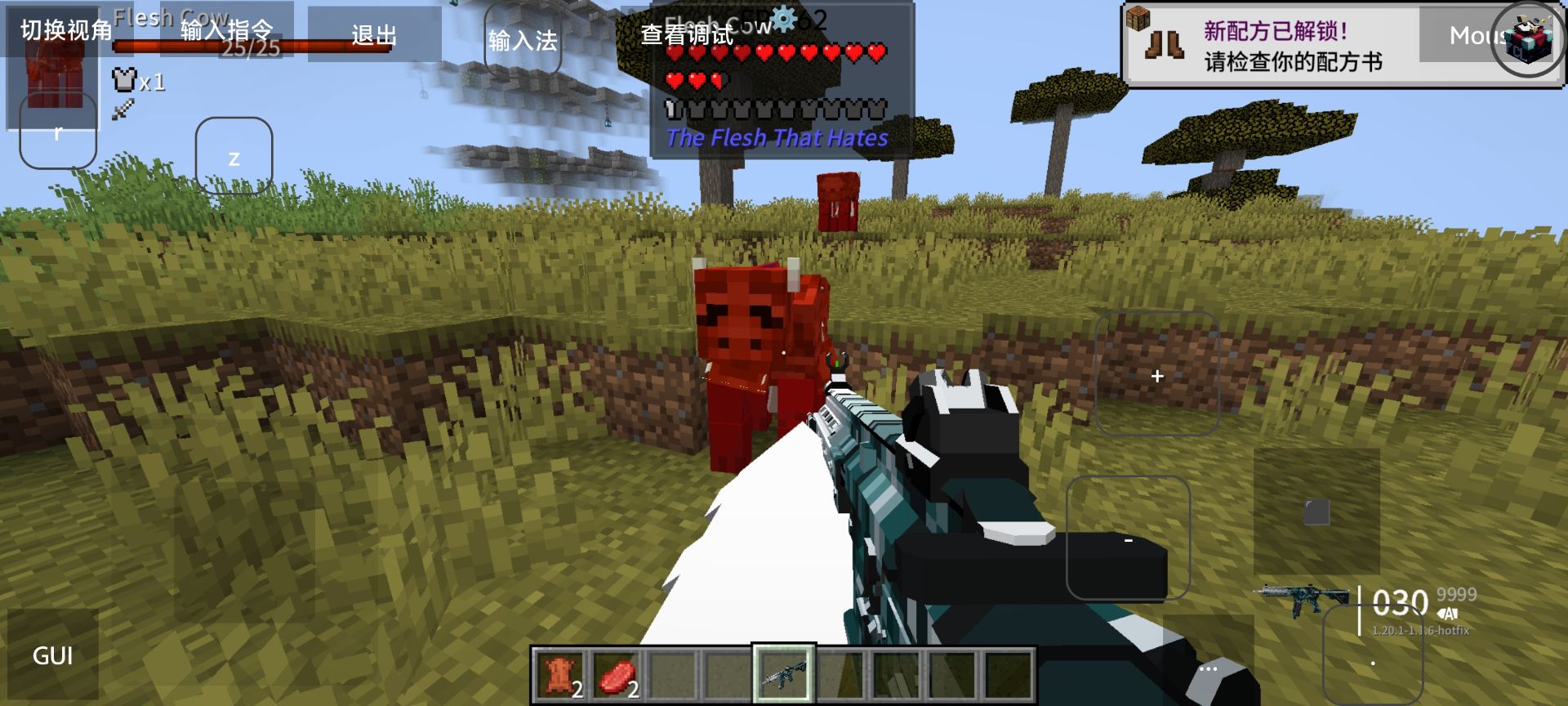Tap the minus touch control button
This screenshot has width=1568, height=706.
pos(1128,539)
